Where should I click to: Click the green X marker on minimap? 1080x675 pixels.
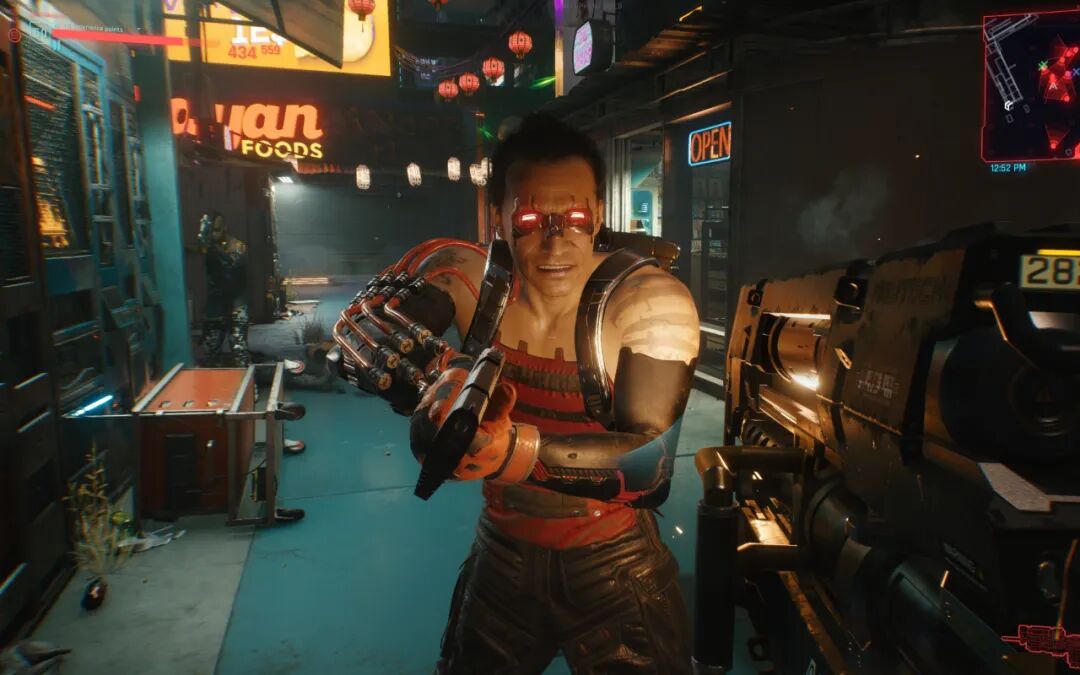[x=1044, y=65]
